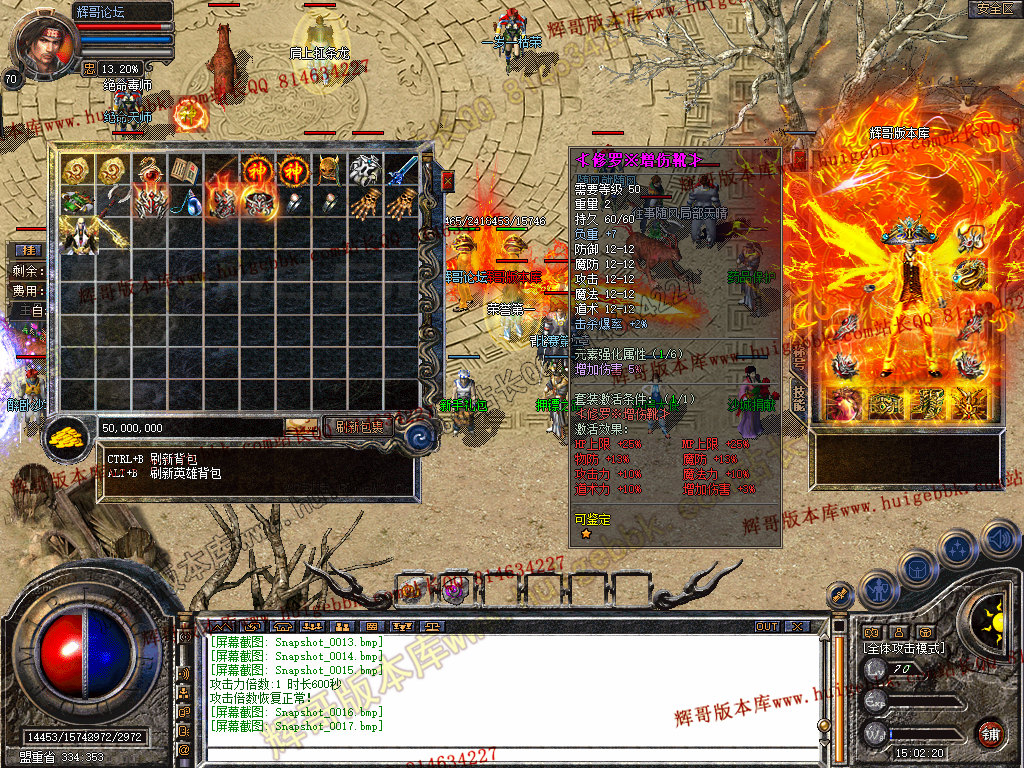Open the 铺 shop button

coord(991,731)
